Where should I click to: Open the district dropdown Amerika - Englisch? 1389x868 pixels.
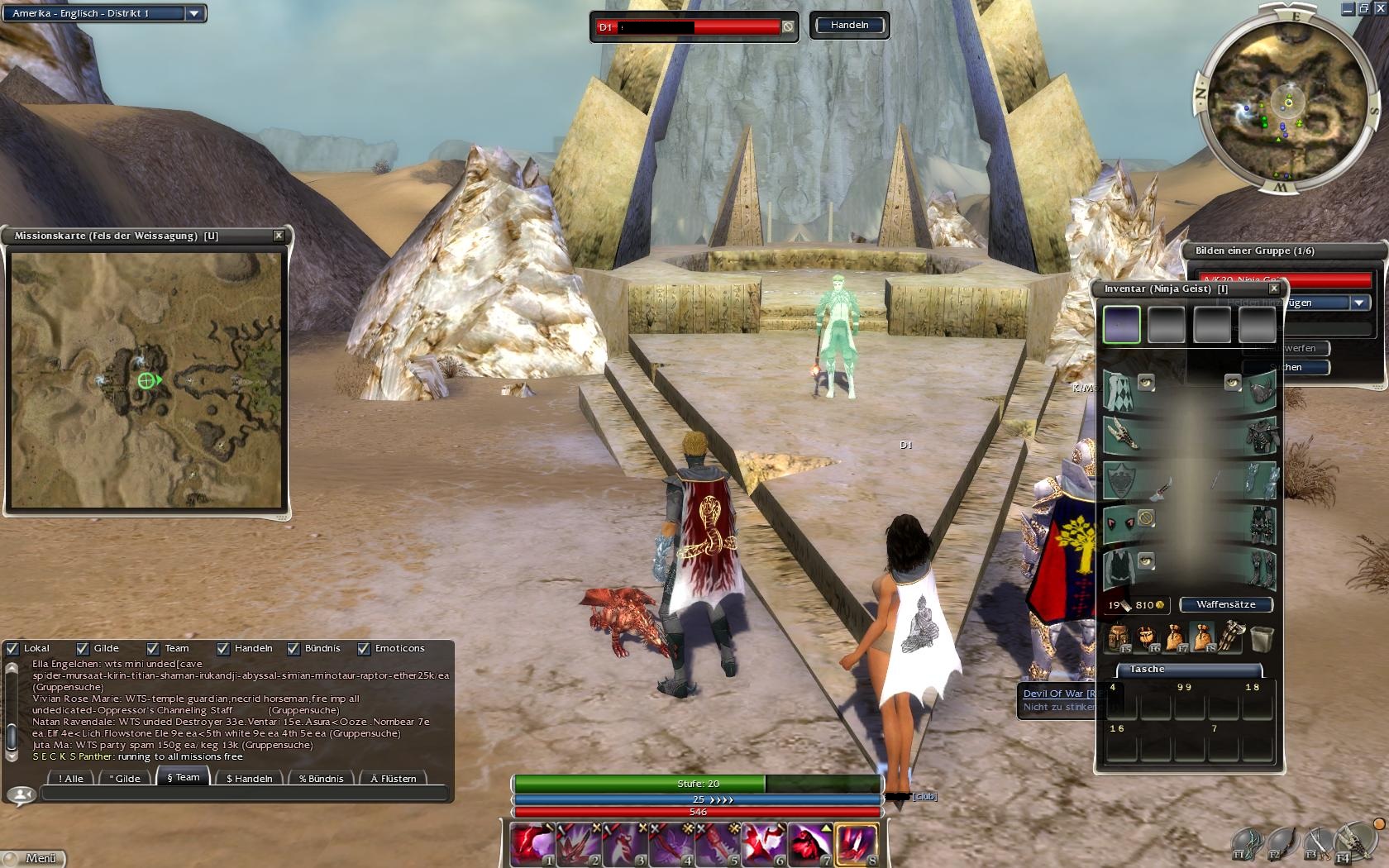click(193, 13)
